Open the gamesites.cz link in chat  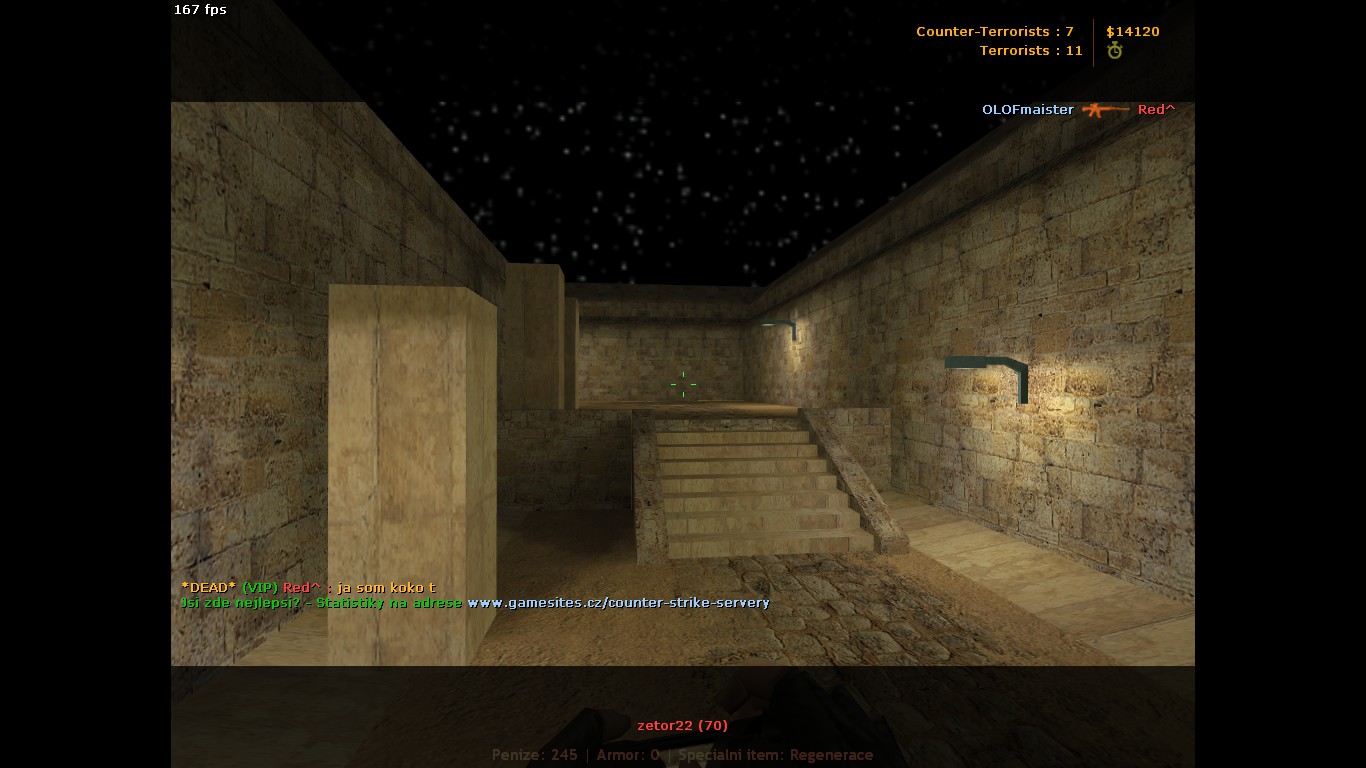click(x=618, y=603)
